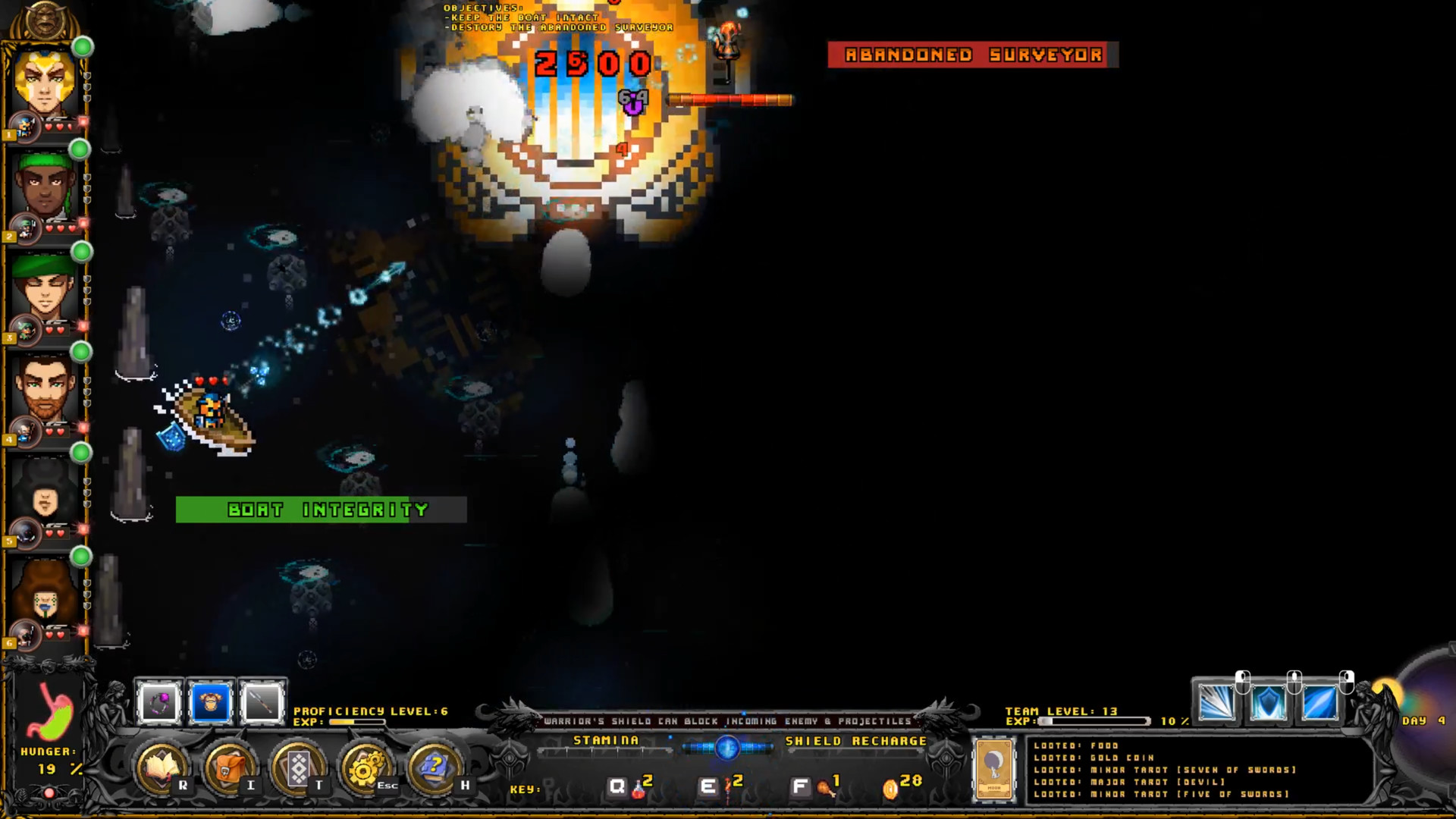Select the spear weapon slot
Screen dimensions: 1456x819
point(262,703)
